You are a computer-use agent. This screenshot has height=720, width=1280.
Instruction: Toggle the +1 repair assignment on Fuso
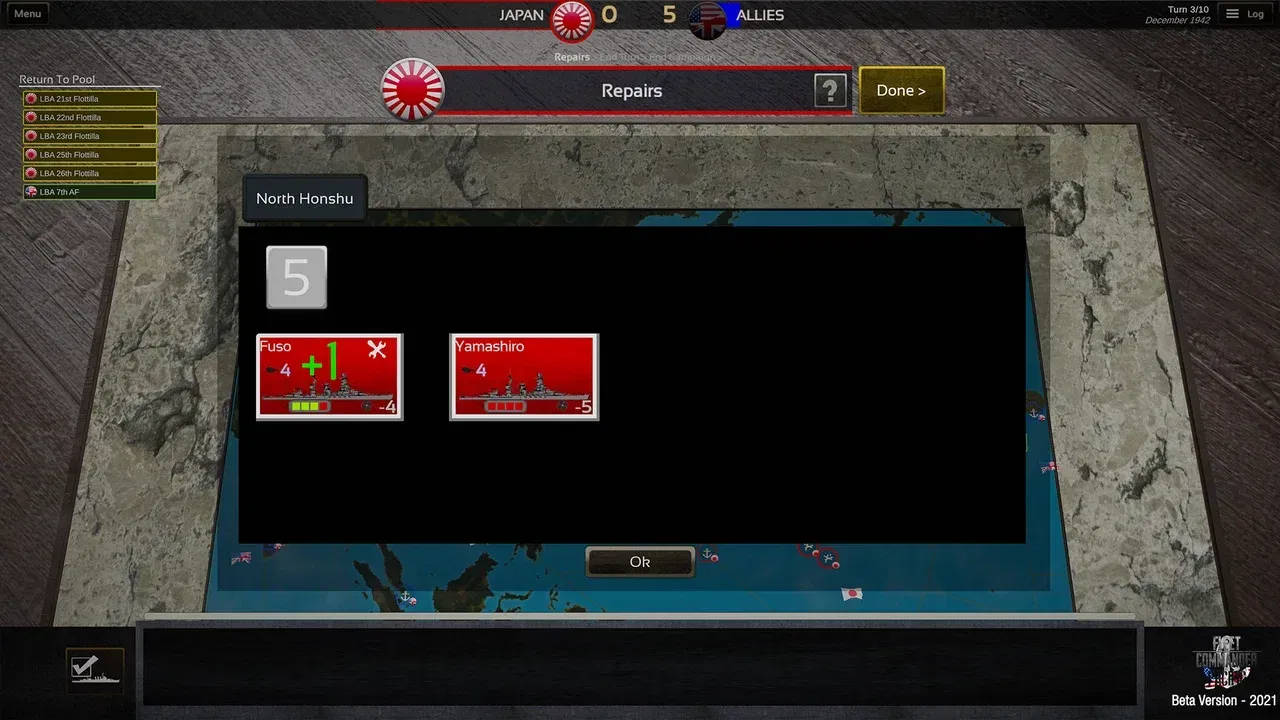322,358
